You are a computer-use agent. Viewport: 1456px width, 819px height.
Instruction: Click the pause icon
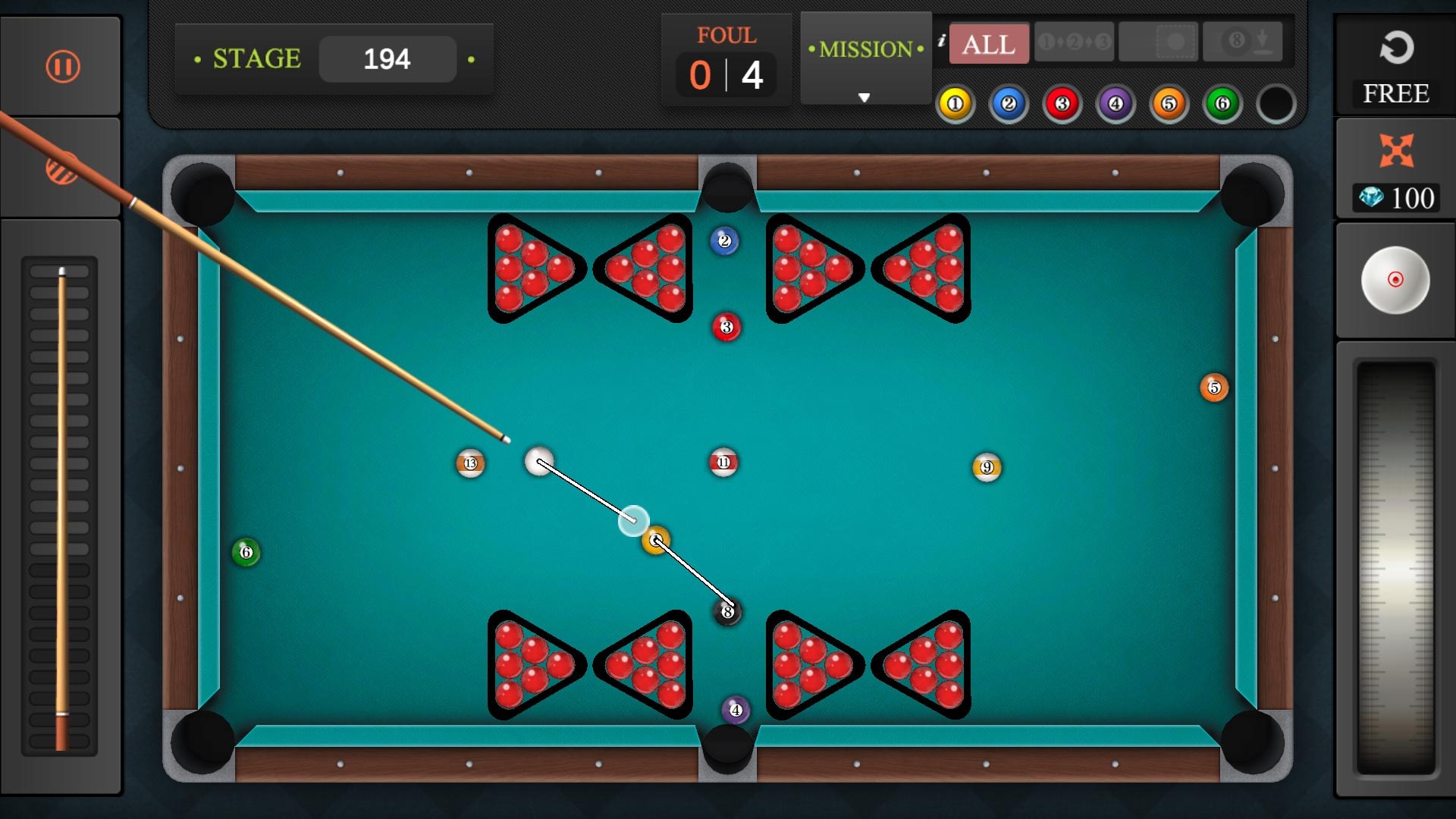click(61, 67)
